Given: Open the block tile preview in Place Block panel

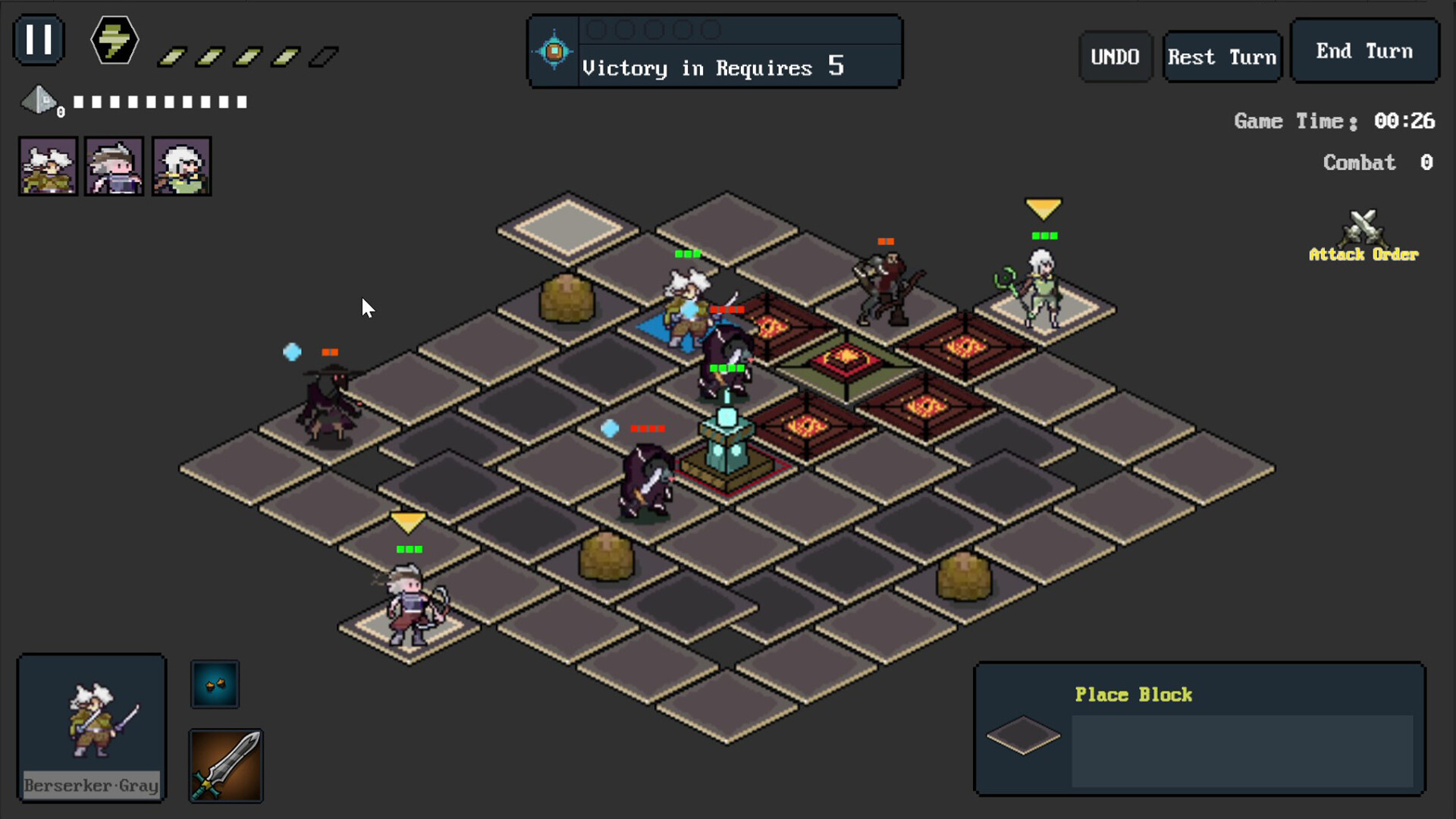Looking at the screenshot, I should (1024, 734).
